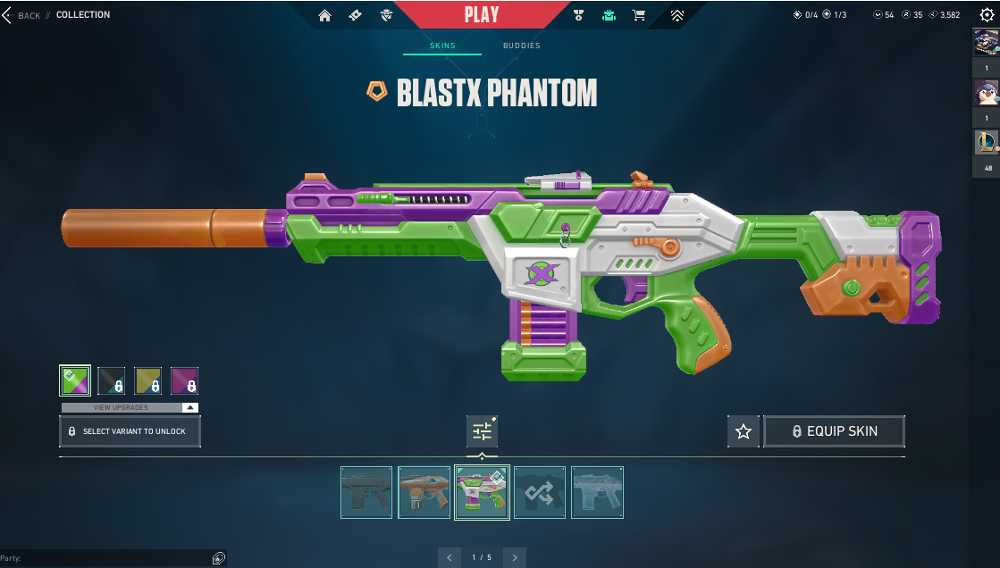Choose the green and purple variant swatch

pyautogui.click(x=75, y=381)
